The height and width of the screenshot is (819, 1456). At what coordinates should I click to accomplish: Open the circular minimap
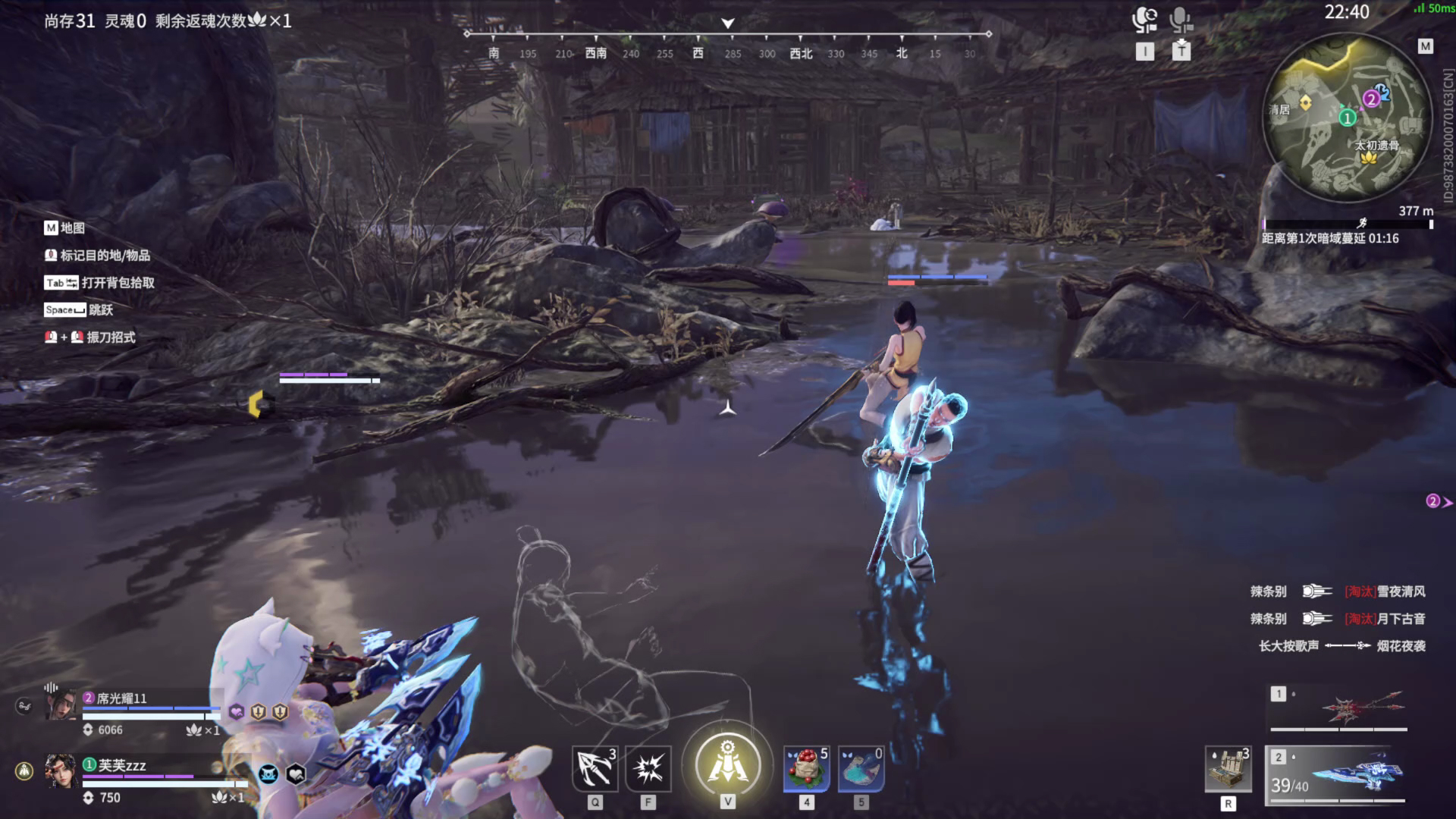[1347, 118]
